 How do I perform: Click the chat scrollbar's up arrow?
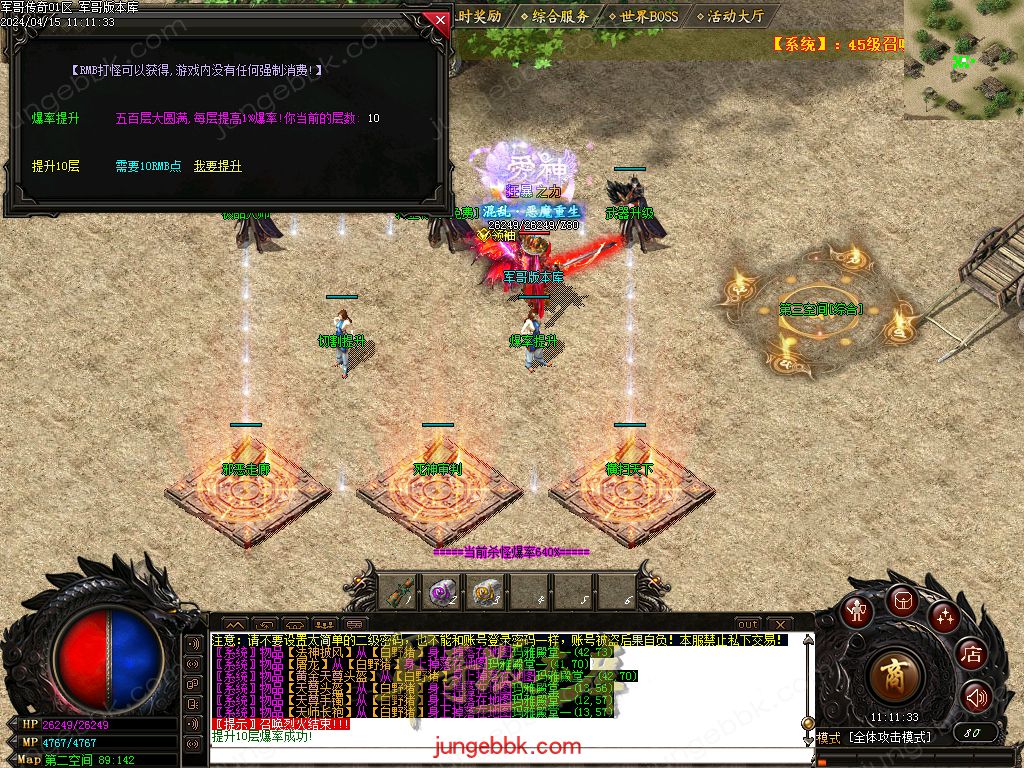[807, 641]
